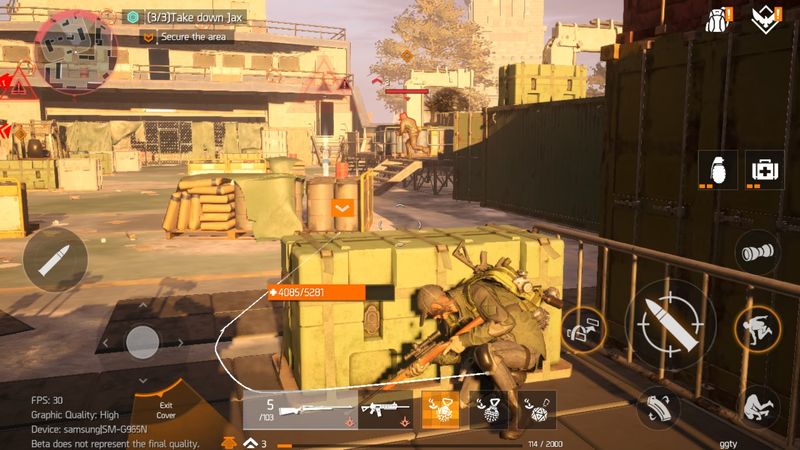The width and height of the screenshot is (800, 450).
Task: Tap the dodge roll button
Action: pos(756,325)
